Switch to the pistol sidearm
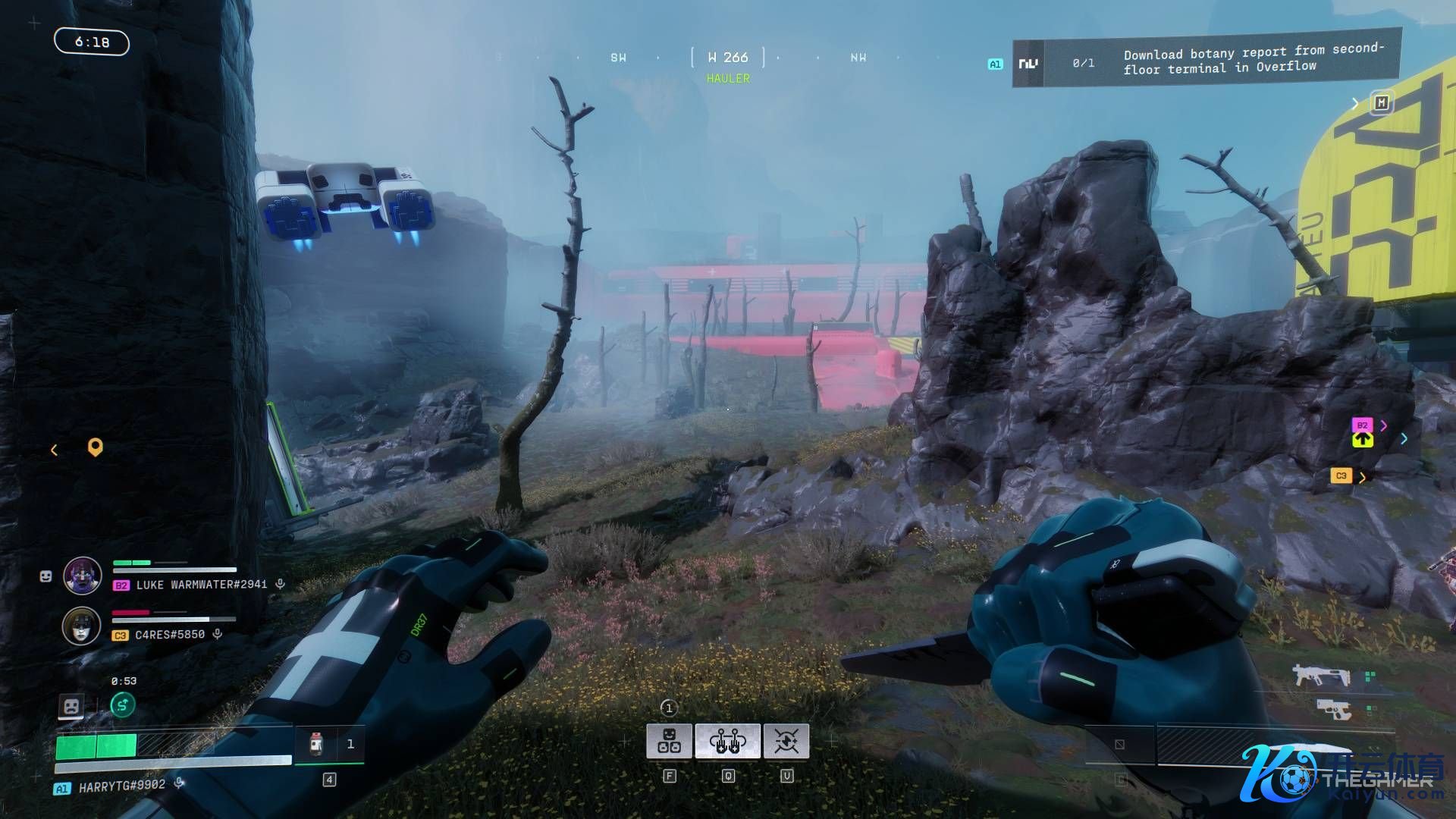Screen dimensions: 1456x819 coord(1333,710)
